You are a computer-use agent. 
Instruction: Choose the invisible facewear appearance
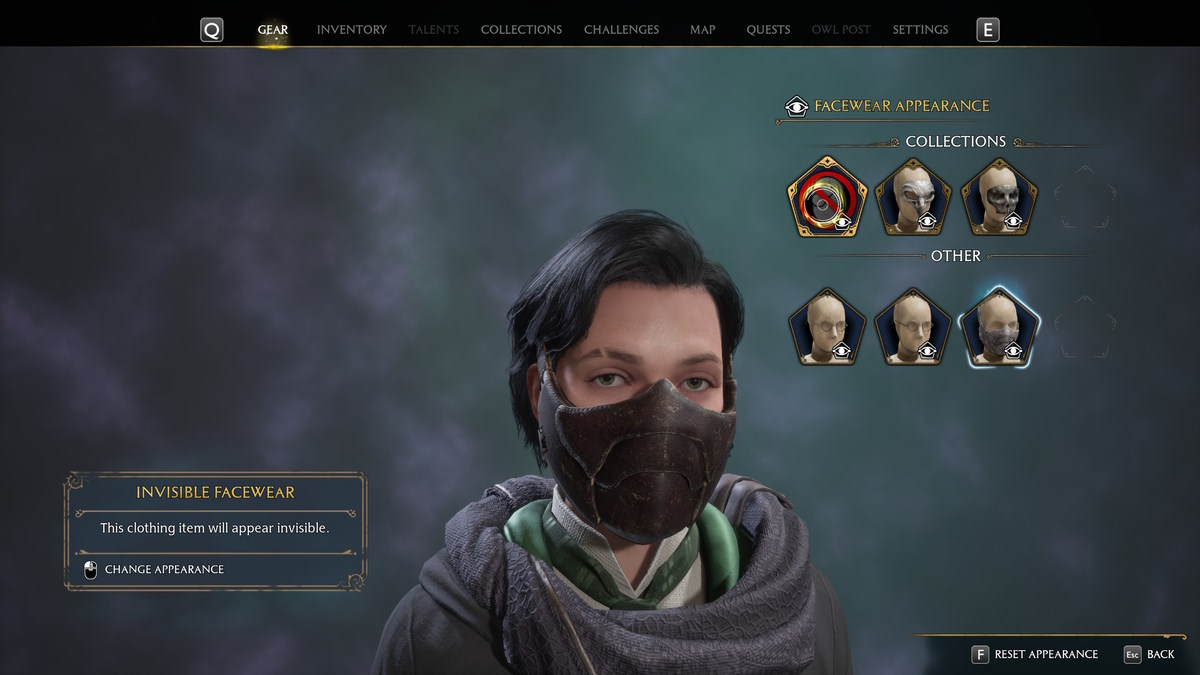(827, 199)
